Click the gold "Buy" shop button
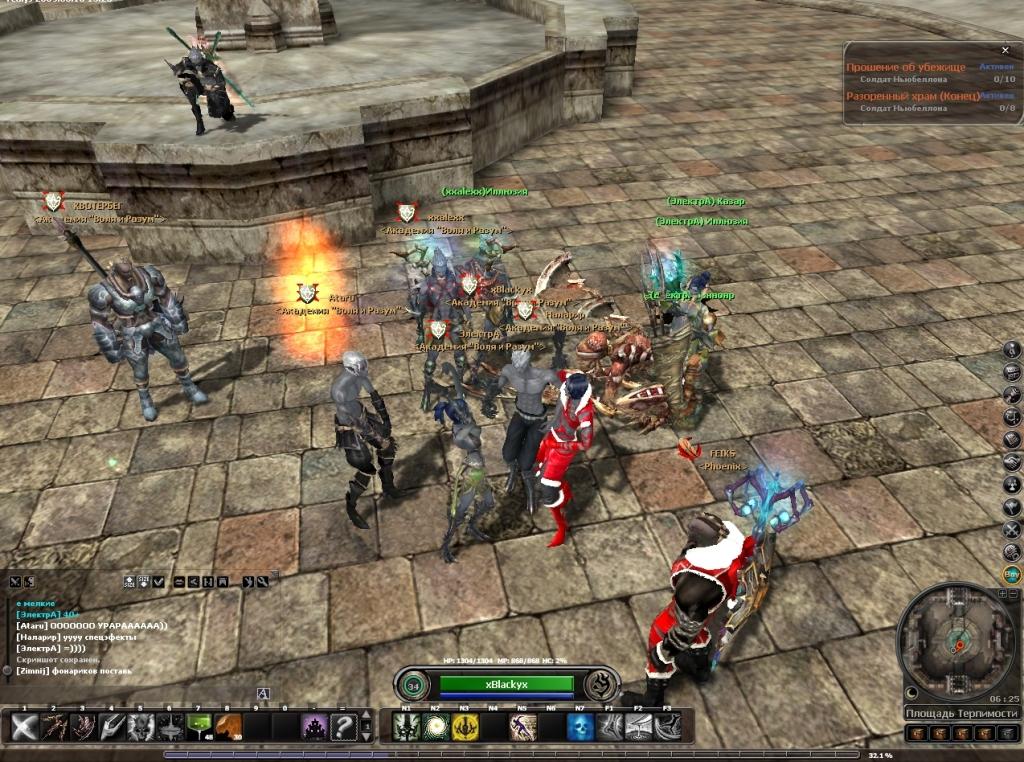Viewport: 1024px width, 762px height. point(1012,574)
